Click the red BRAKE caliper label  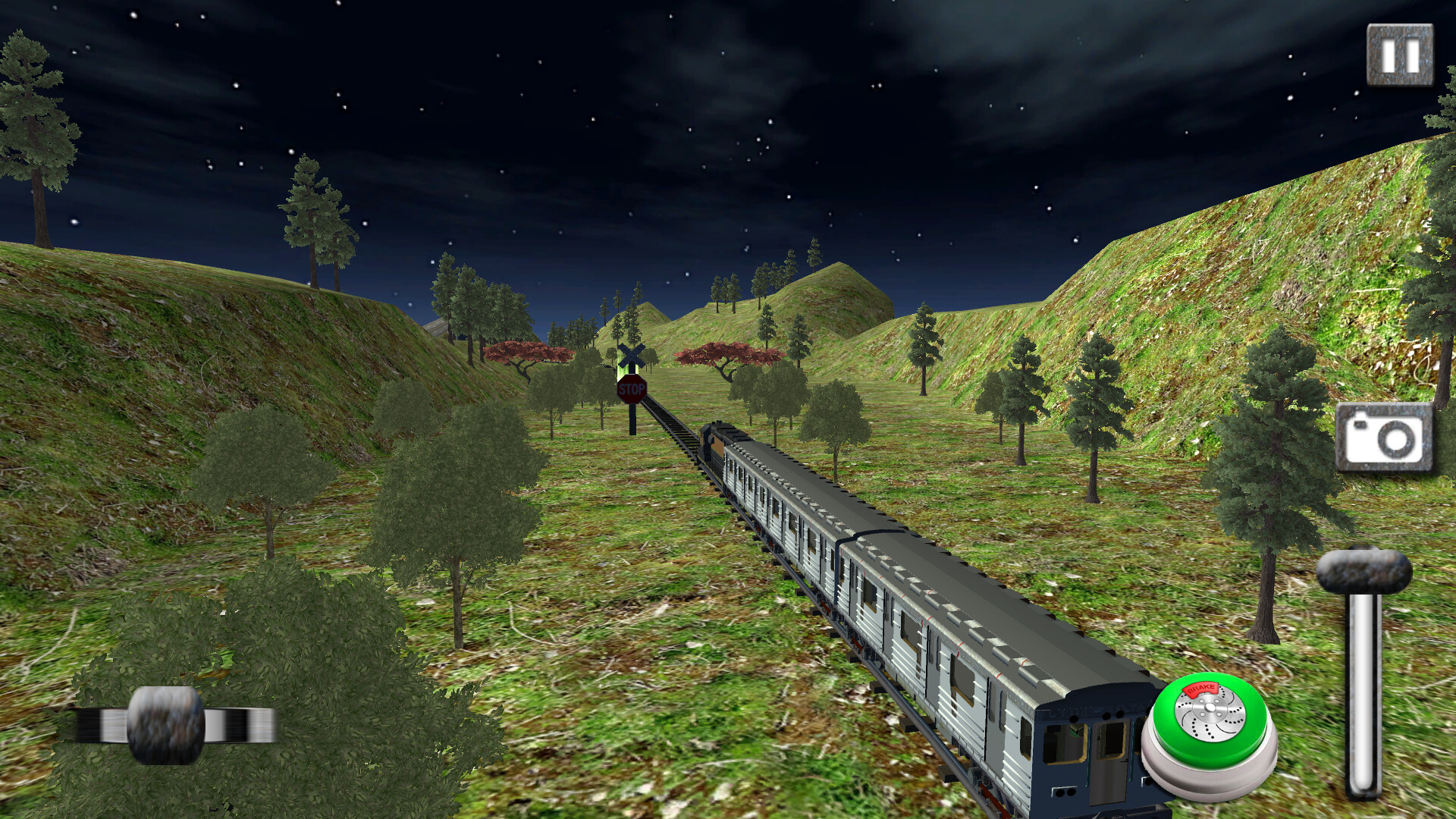(x=1200, y=690)
